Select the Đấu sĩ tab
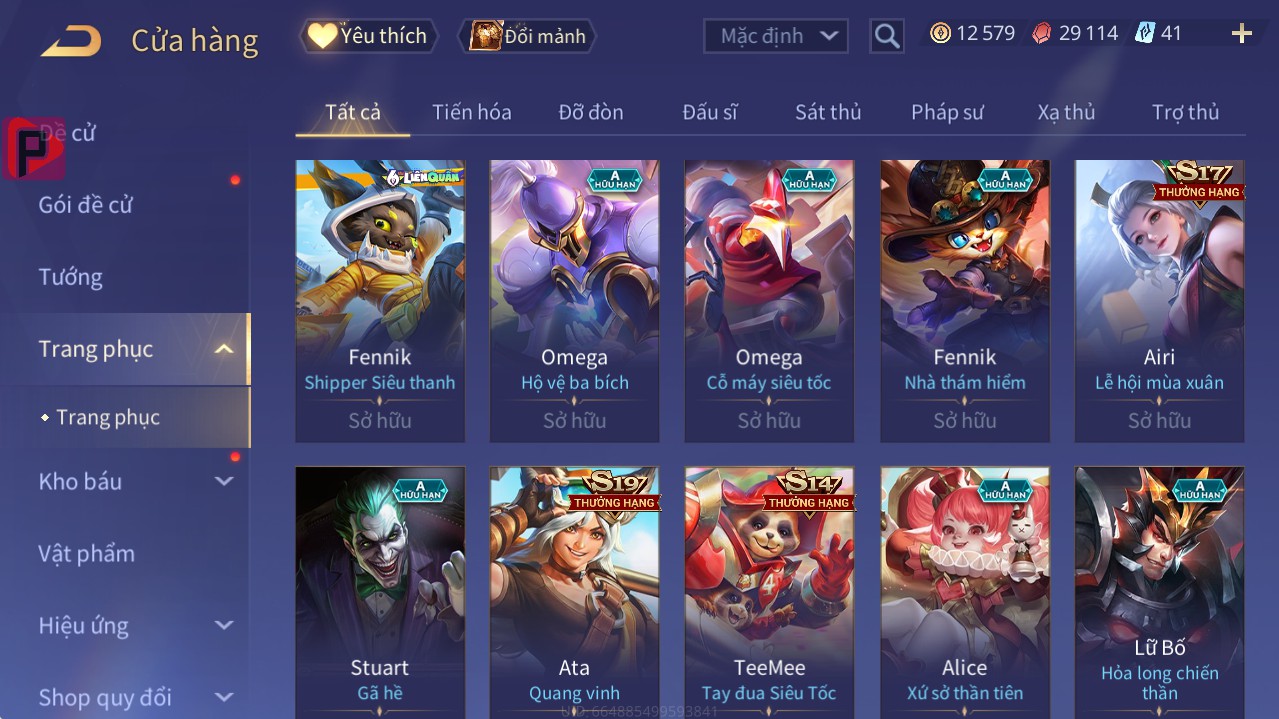1279x719 pixels. pyautogui.click(x=709, y=112)
